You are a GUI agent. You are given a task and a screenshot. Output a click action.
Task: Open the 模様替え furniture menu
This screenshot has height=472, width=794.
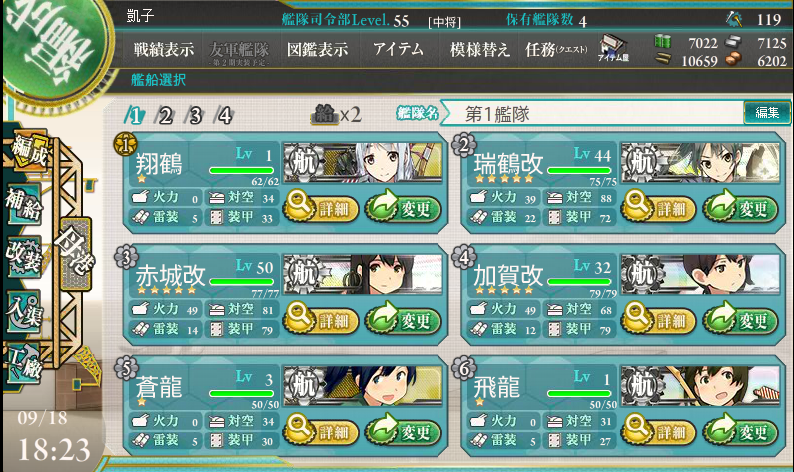(x=479, y=50)
